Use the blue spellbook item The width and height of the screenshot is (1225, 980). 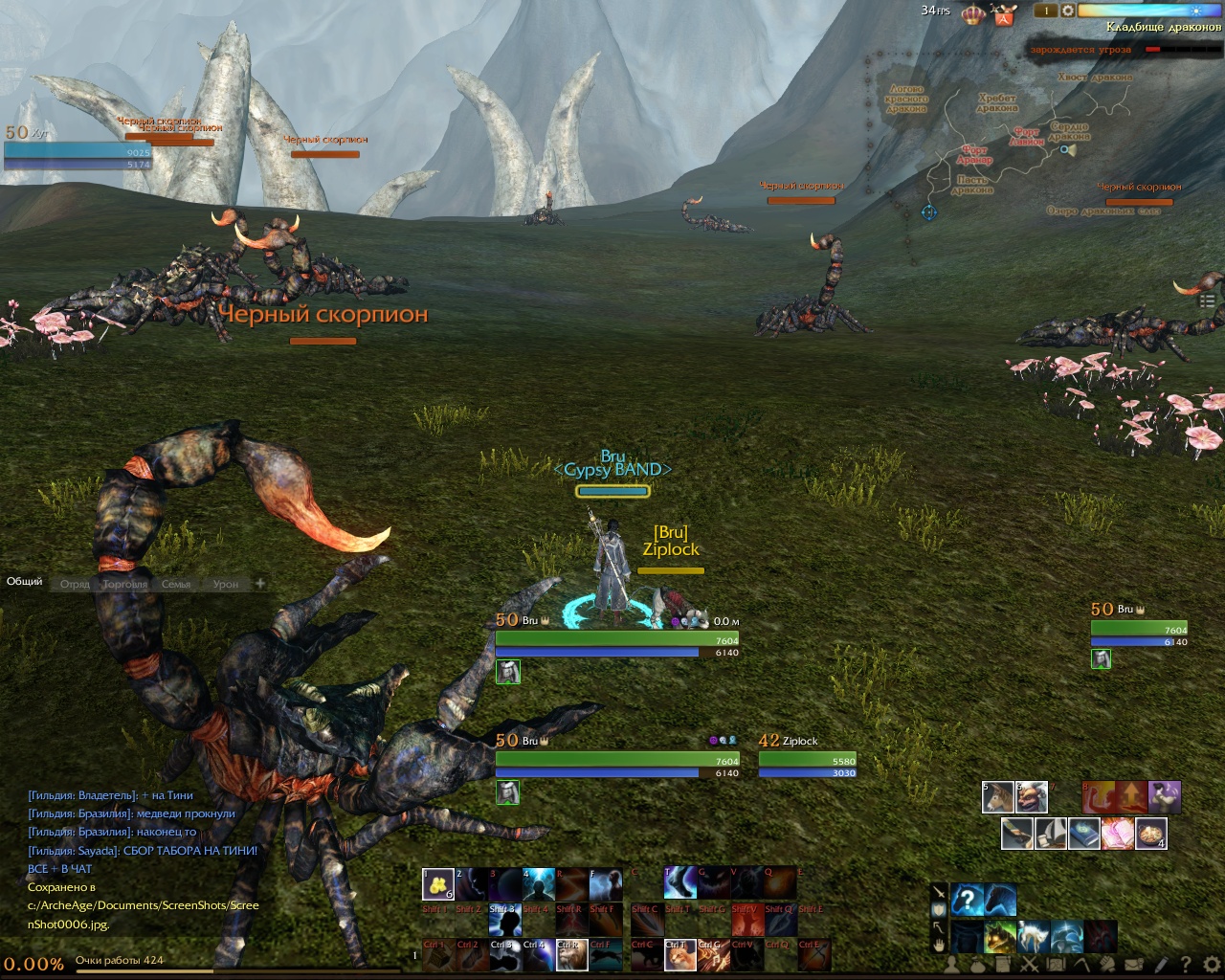click(x=1083, y=834)
